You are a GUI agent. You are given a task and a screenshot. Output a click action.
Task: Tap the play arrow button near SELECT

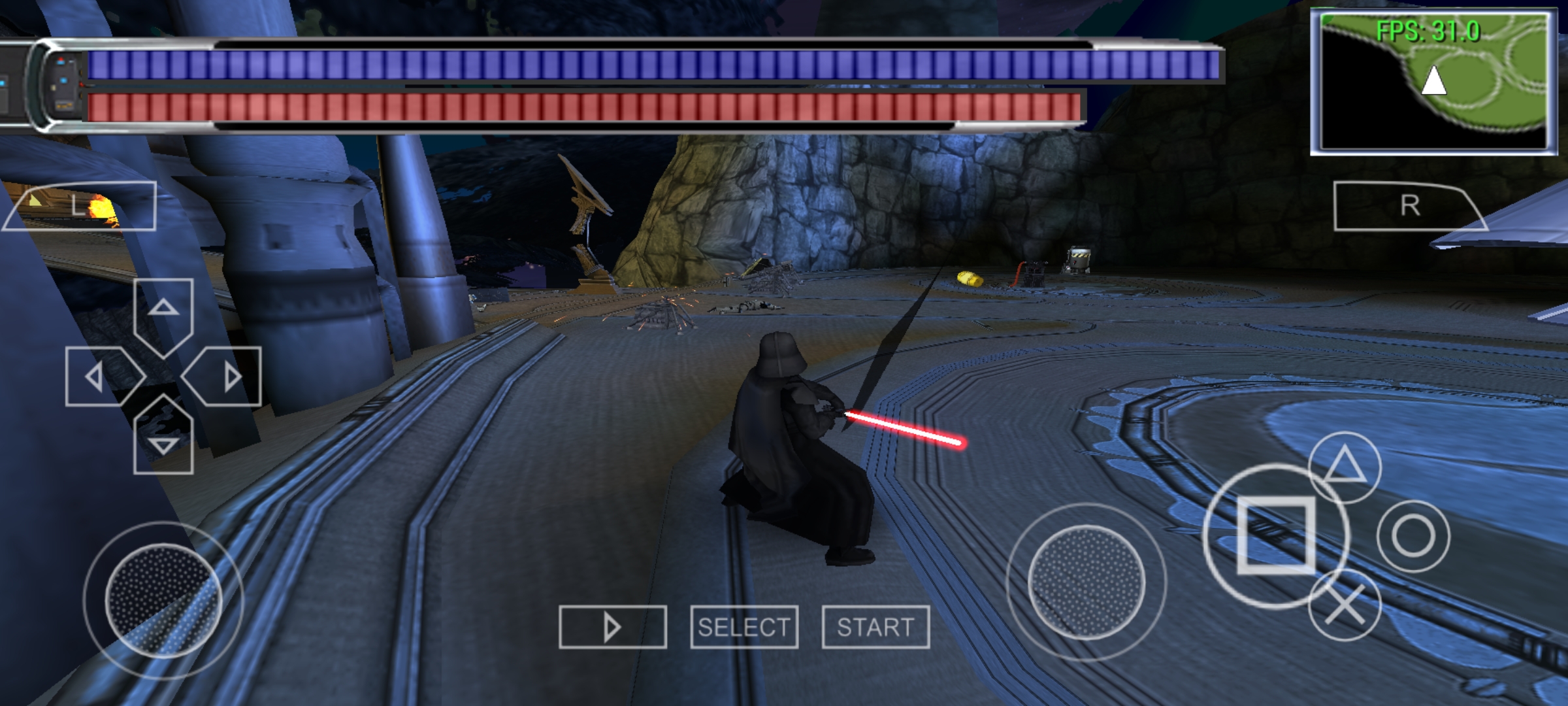[x=614, y=628]
